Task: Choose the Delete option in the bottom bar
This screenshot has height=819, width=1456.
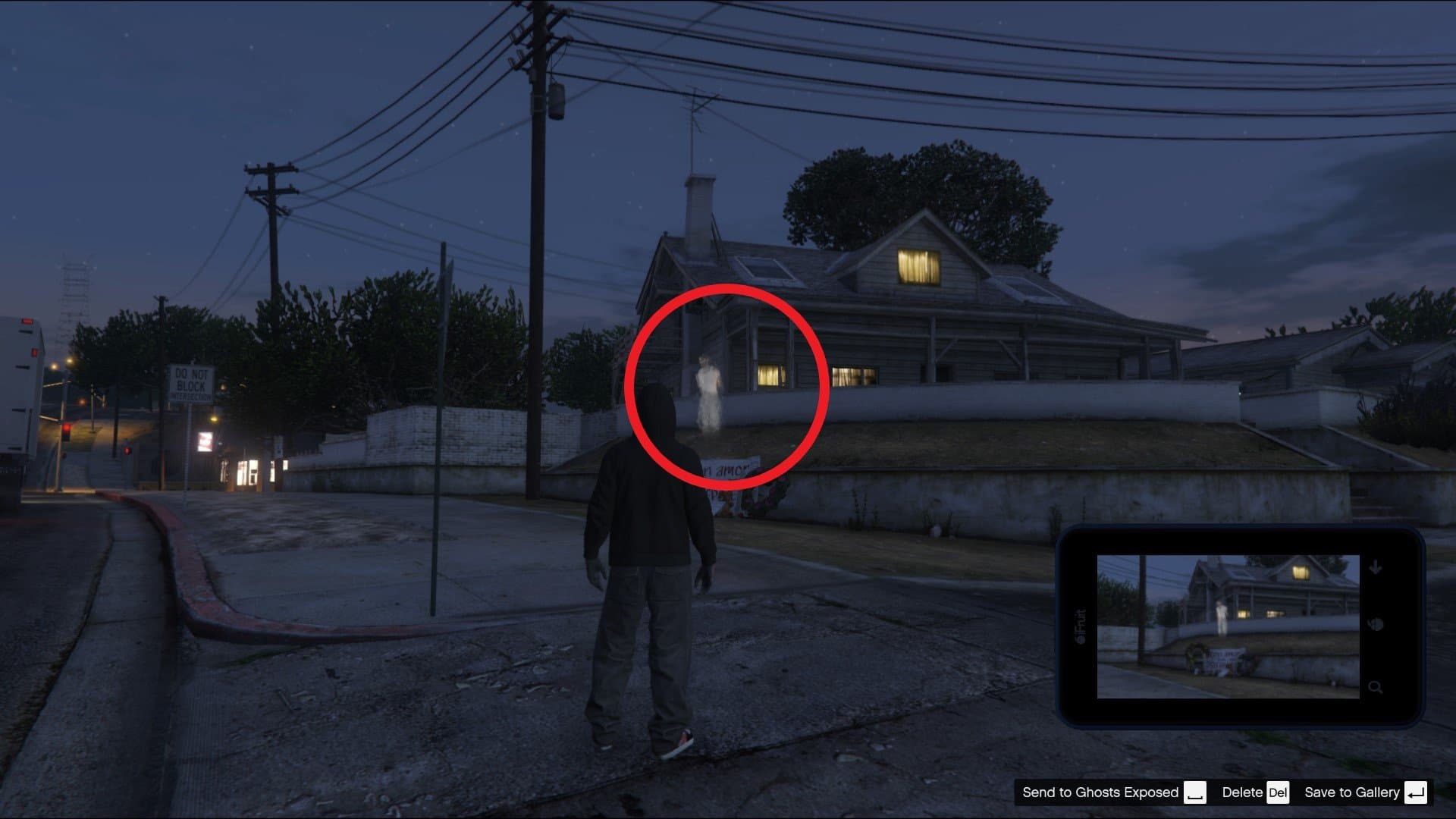Action: pos(1241,792)
